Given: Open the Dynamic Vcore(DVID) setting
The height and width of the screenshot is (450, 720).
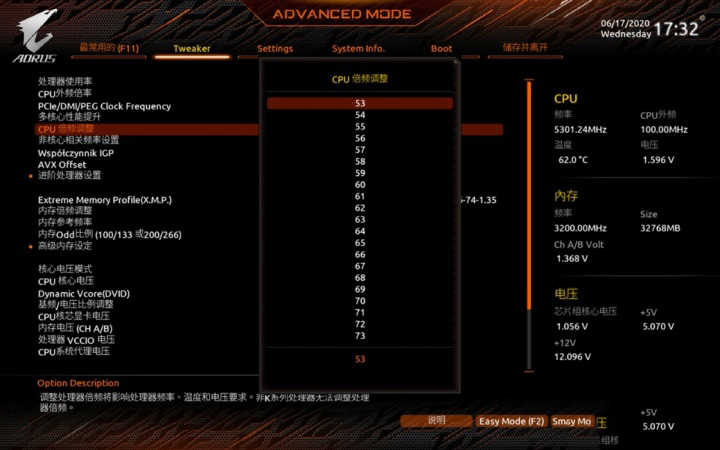Looking at the screenshot, I should click(x=84, y=294).
